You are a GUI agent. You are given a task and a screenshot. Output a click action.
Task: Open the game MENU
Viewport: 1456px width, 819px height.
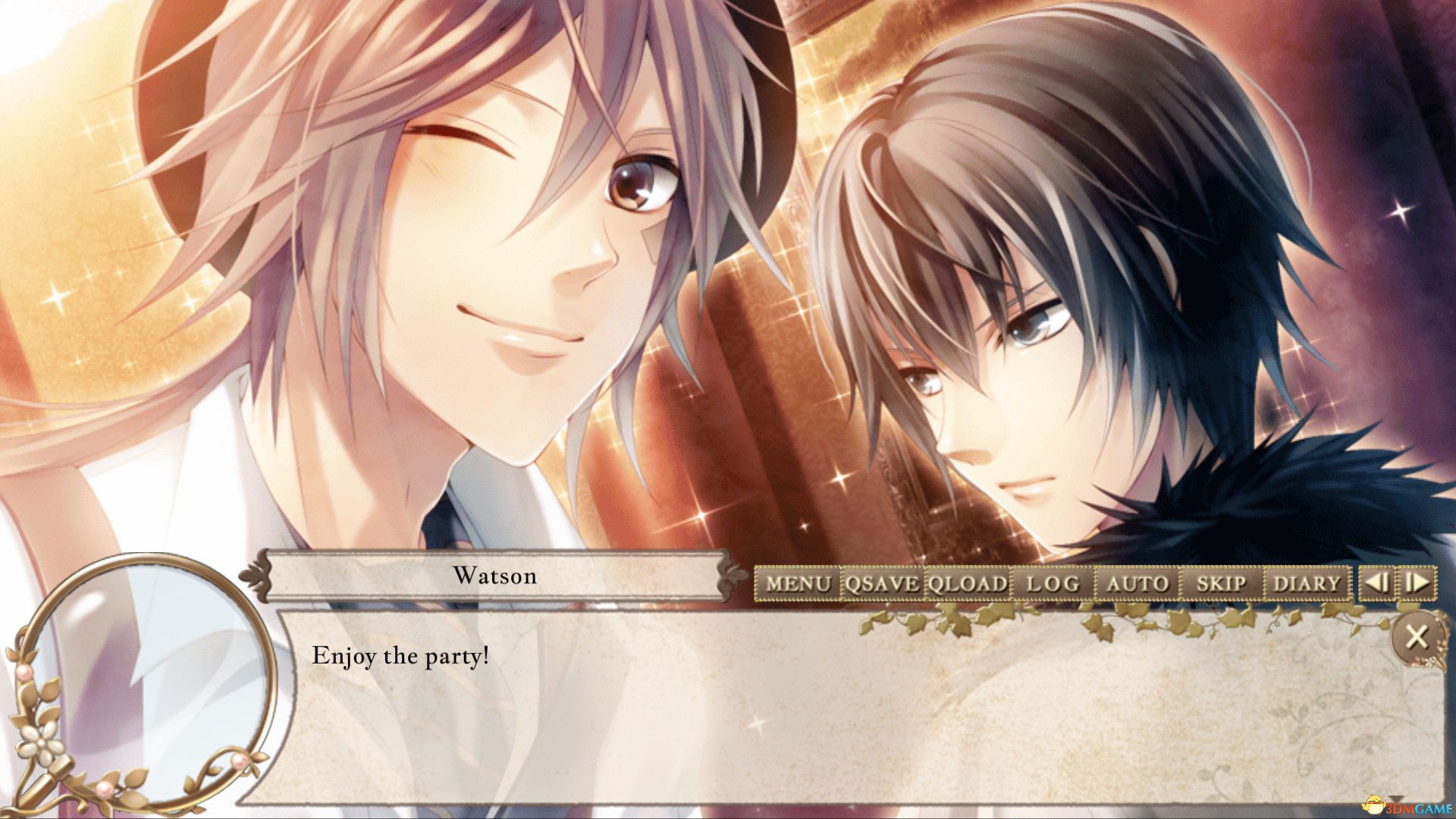click(798, 584)
